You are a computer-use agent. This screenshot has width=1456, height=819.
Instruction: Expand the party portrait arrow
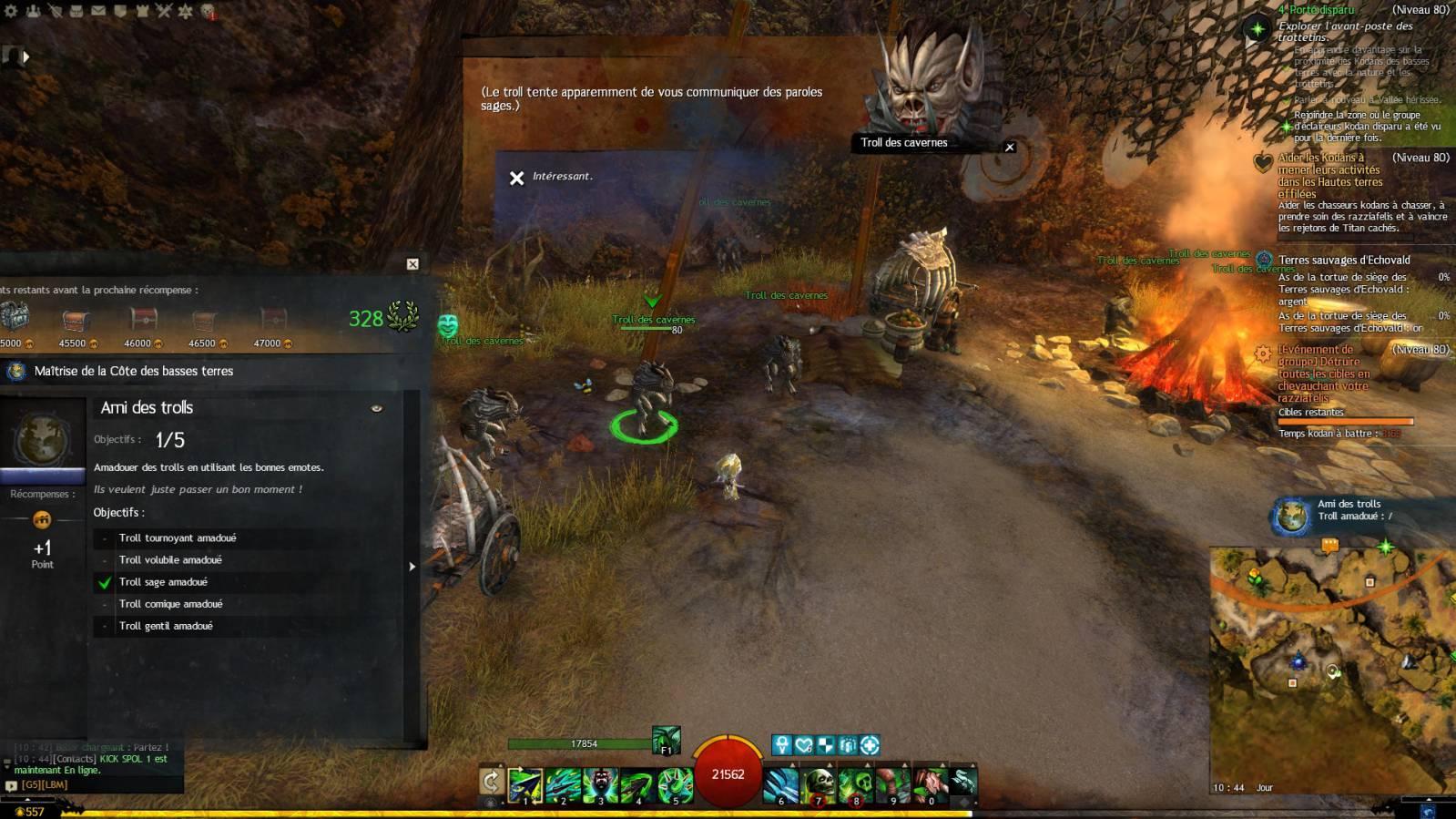25,56
